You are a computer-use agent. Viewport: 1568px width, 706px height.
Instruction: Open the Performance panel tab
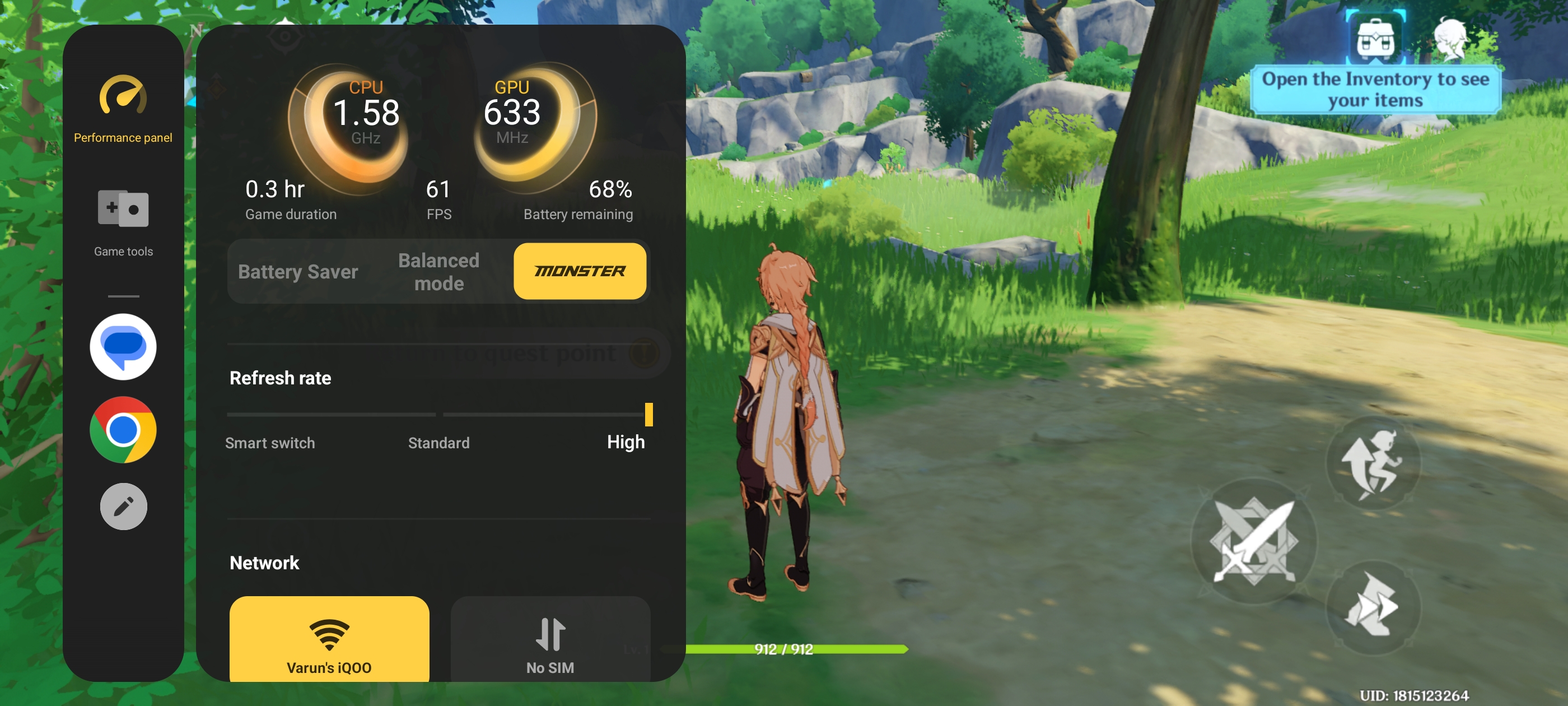point(123,109)
